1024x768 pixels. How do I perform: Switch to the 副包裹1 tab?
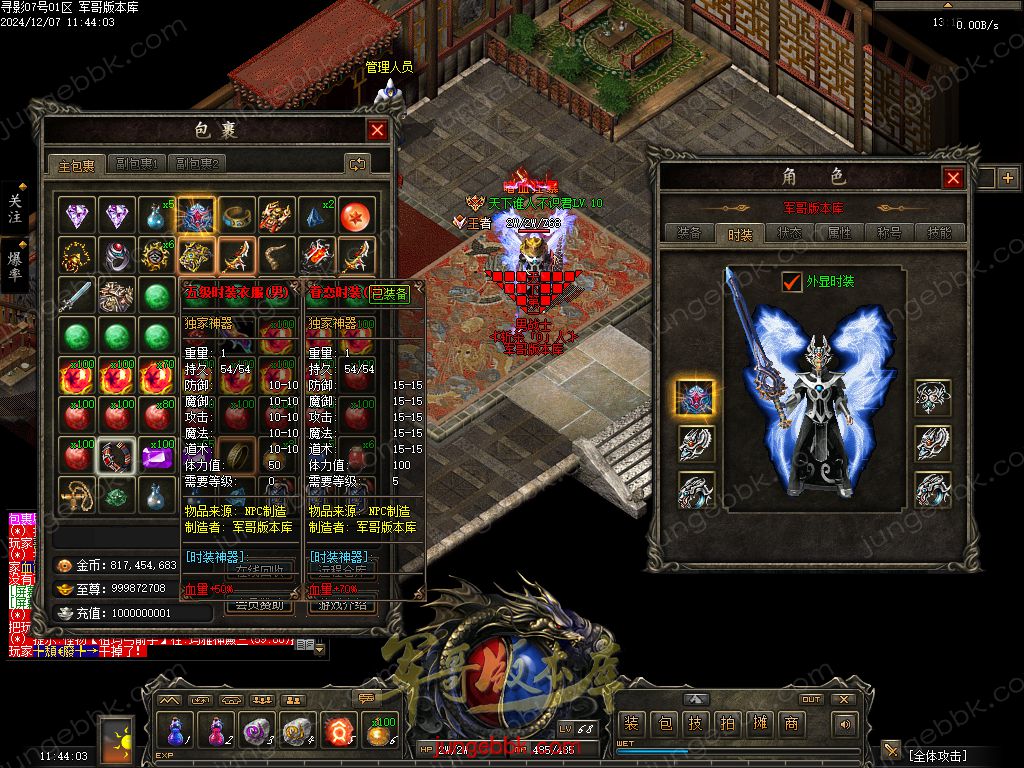click(138, 164)
